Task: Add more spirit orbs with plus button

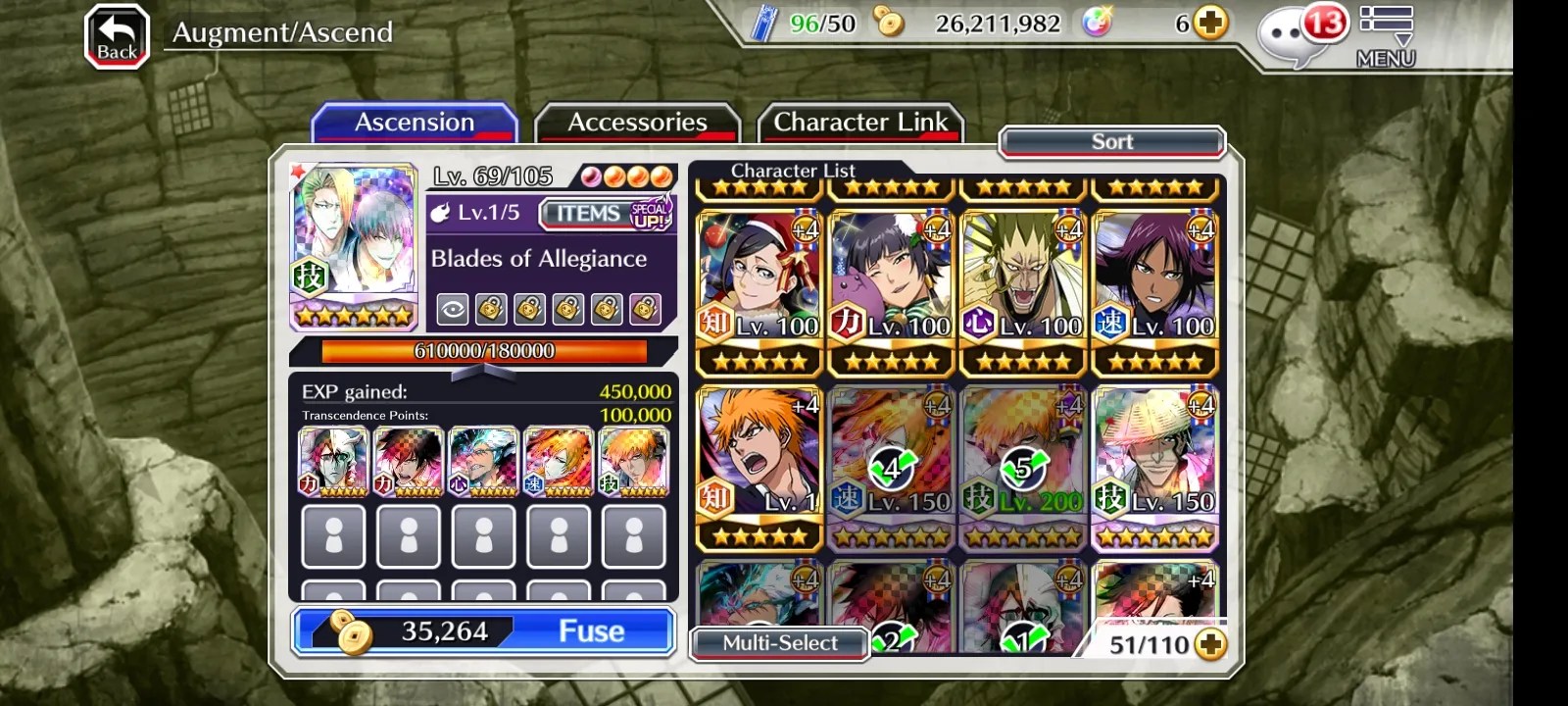Action: (1211, 23)
